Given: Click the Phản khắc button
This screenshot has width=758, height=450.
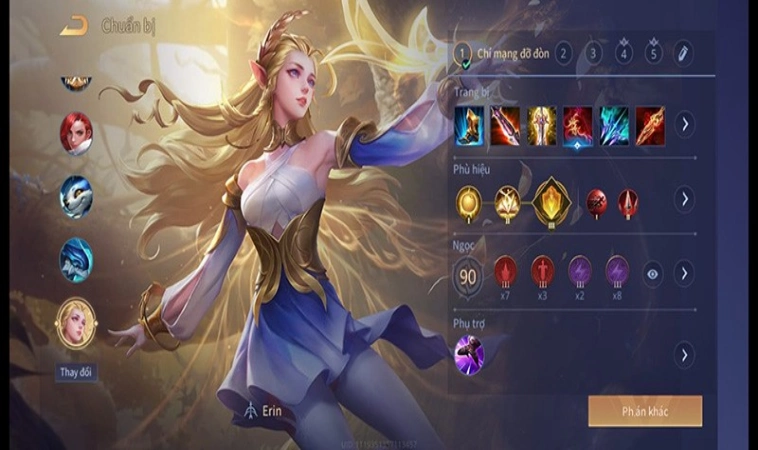Looking at the screenshot, I should pos(644,411).
